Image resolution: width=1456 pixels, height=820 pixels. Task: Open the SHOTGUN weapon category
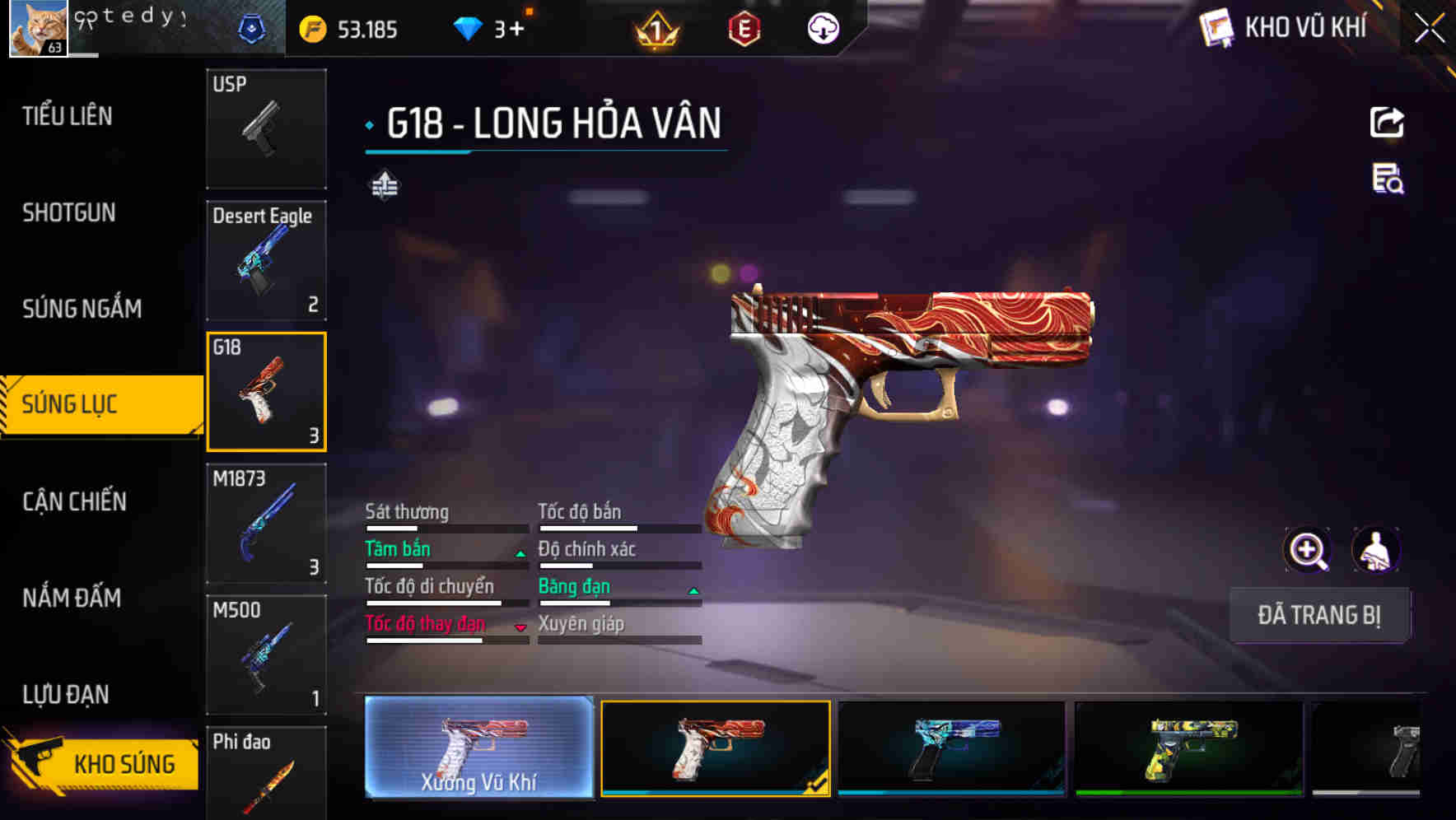(69, 212)
